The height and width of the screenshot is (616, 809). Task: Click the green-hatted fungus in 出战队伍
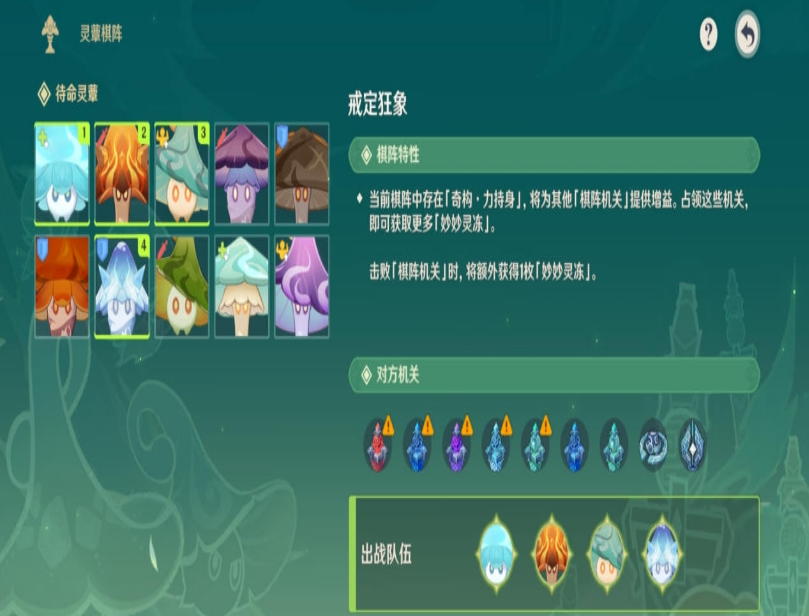coord(606,553)
